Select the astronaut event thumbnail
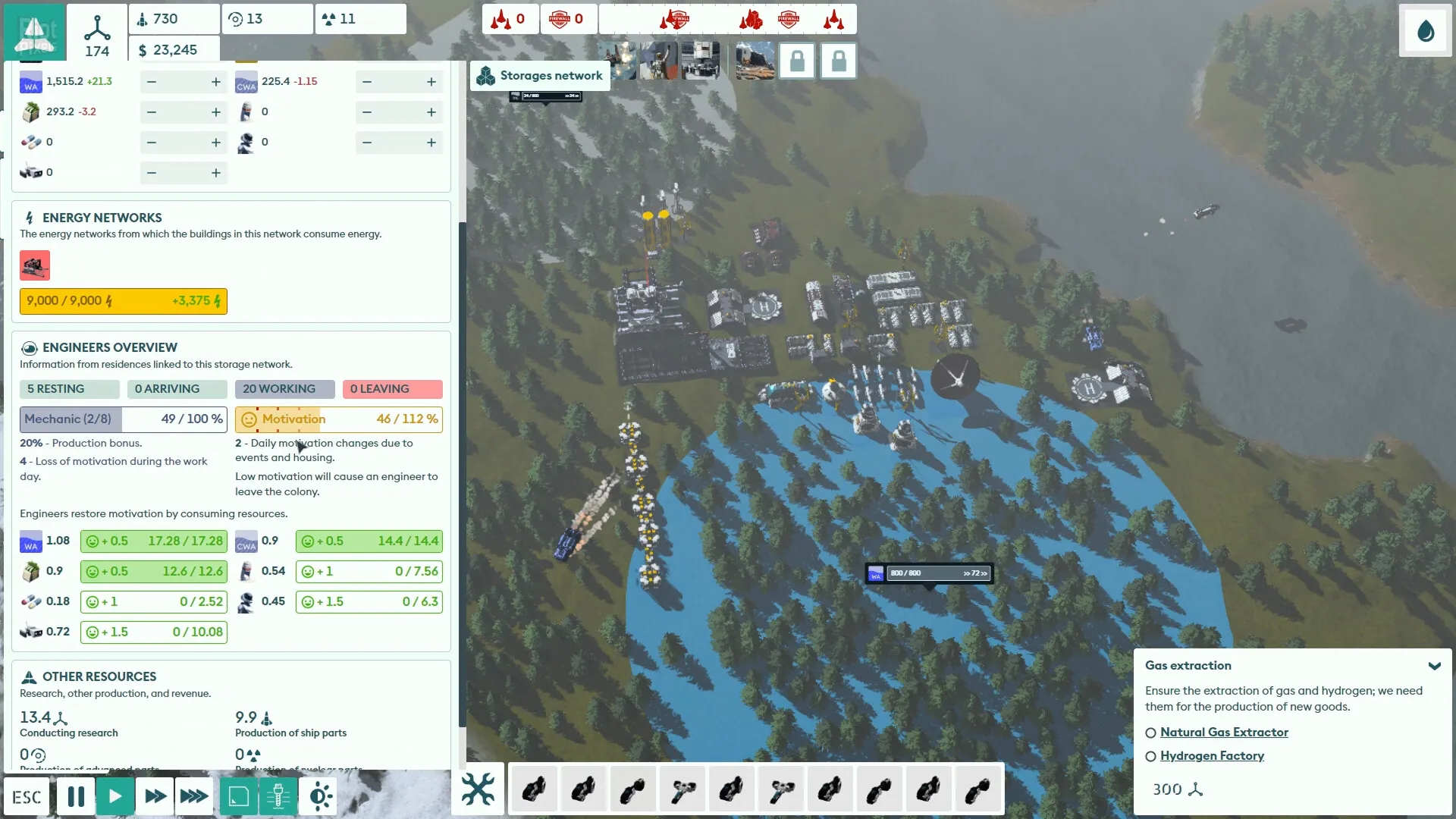The width and height of the screenshot is (1456, 819). click(657, 61)
